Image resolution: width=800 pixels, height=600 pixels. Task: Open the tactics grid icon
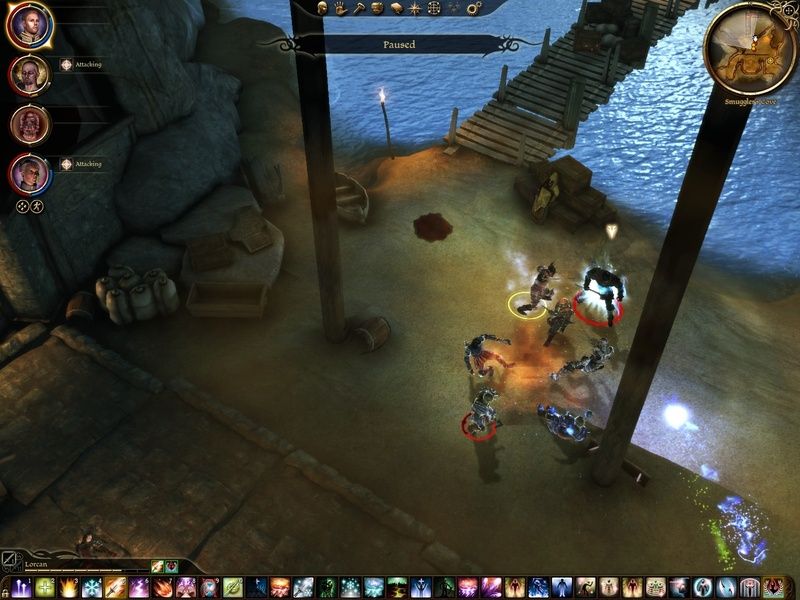tap(433, 8)
